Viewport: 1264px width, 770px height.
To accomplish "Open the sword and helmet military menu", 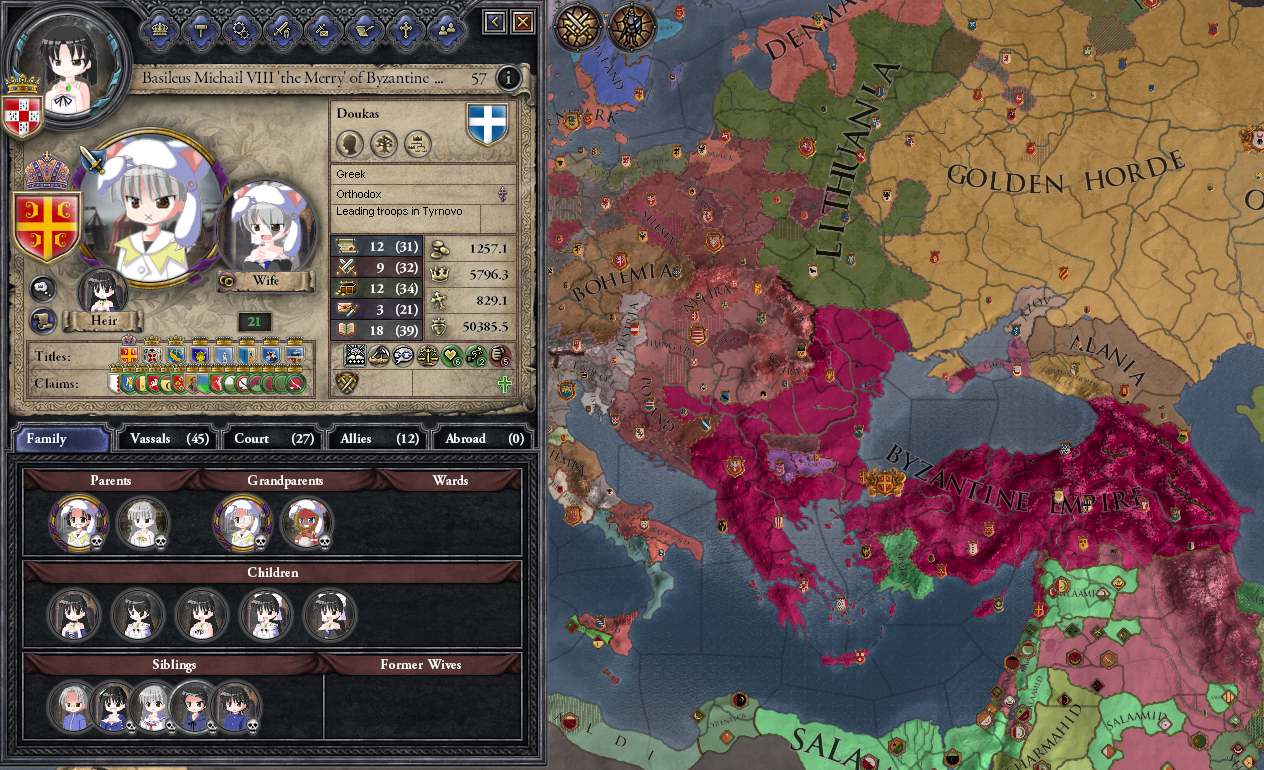I will pos(282,28).
